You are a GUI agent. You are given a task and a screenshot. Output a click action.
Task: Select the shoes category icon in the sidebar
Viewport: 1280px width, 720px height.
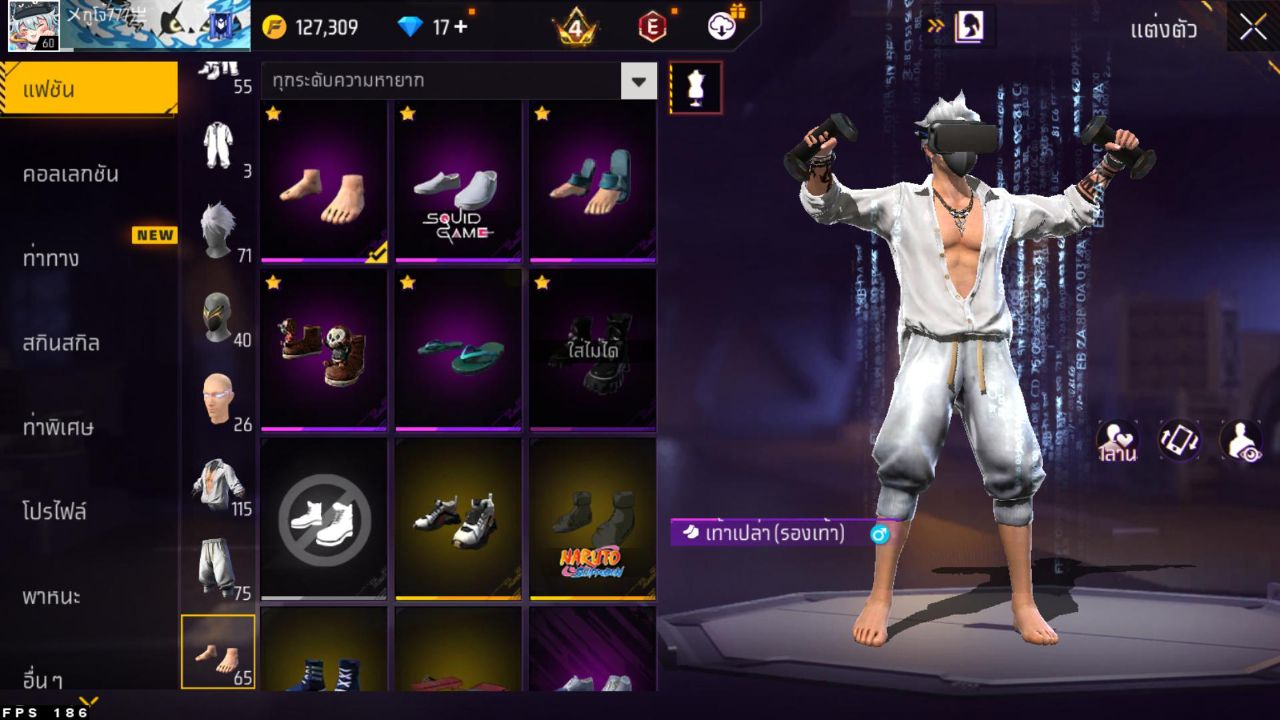click(219, 650)
